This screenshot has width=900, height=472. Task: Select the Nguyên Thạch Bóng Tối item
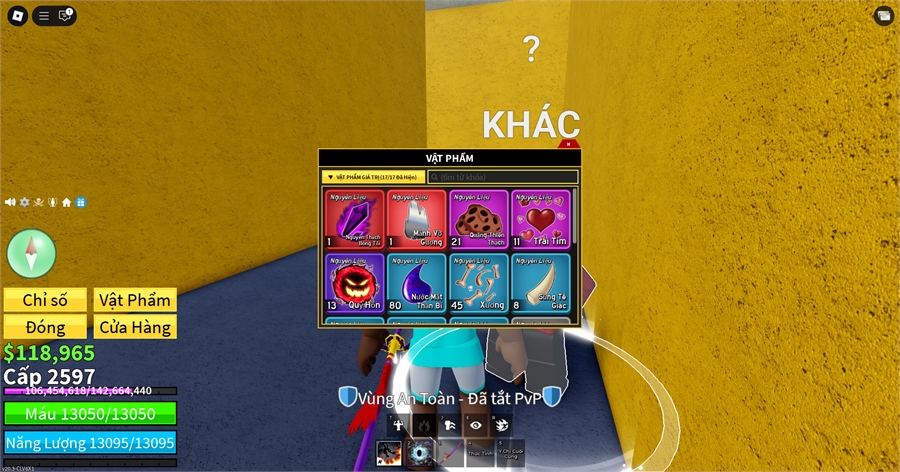(354, 219)
